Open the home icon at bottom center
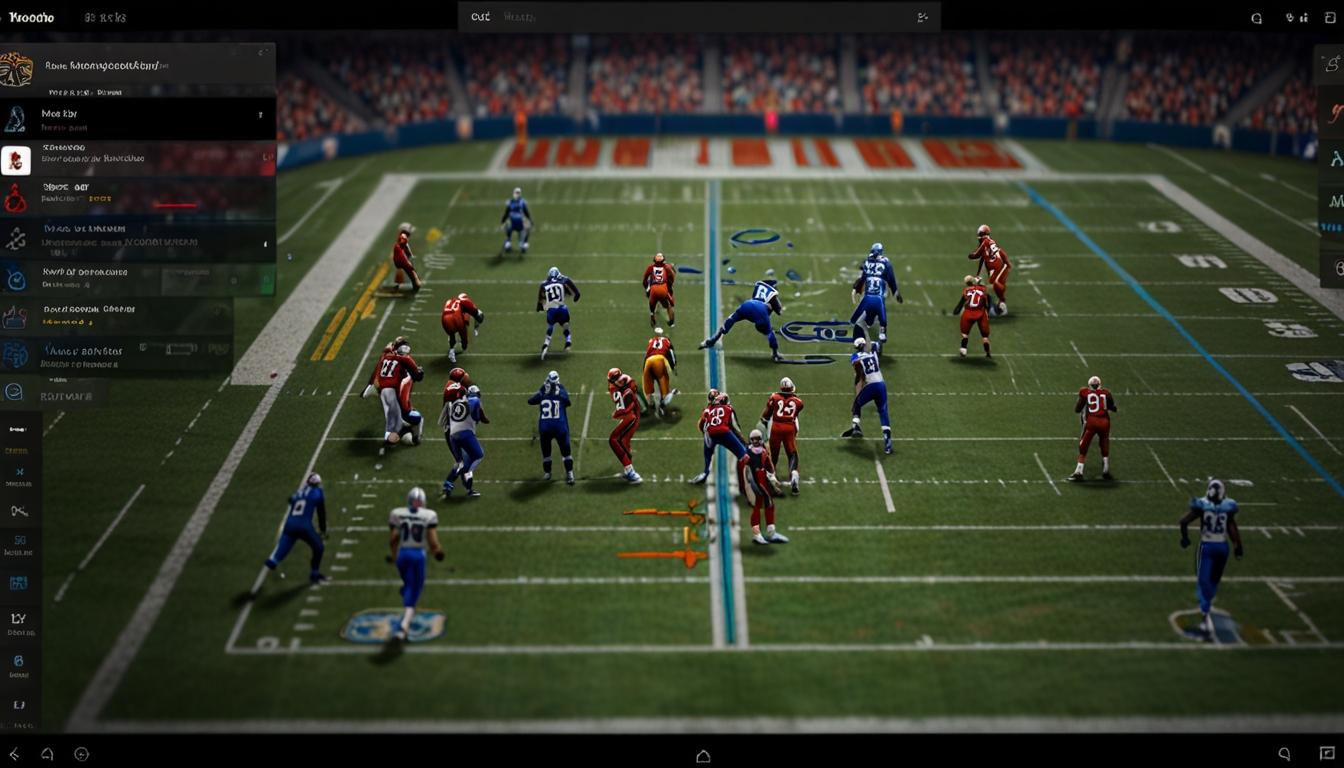The height and width of the screenshot is (768, 1344). pos(703,756)
